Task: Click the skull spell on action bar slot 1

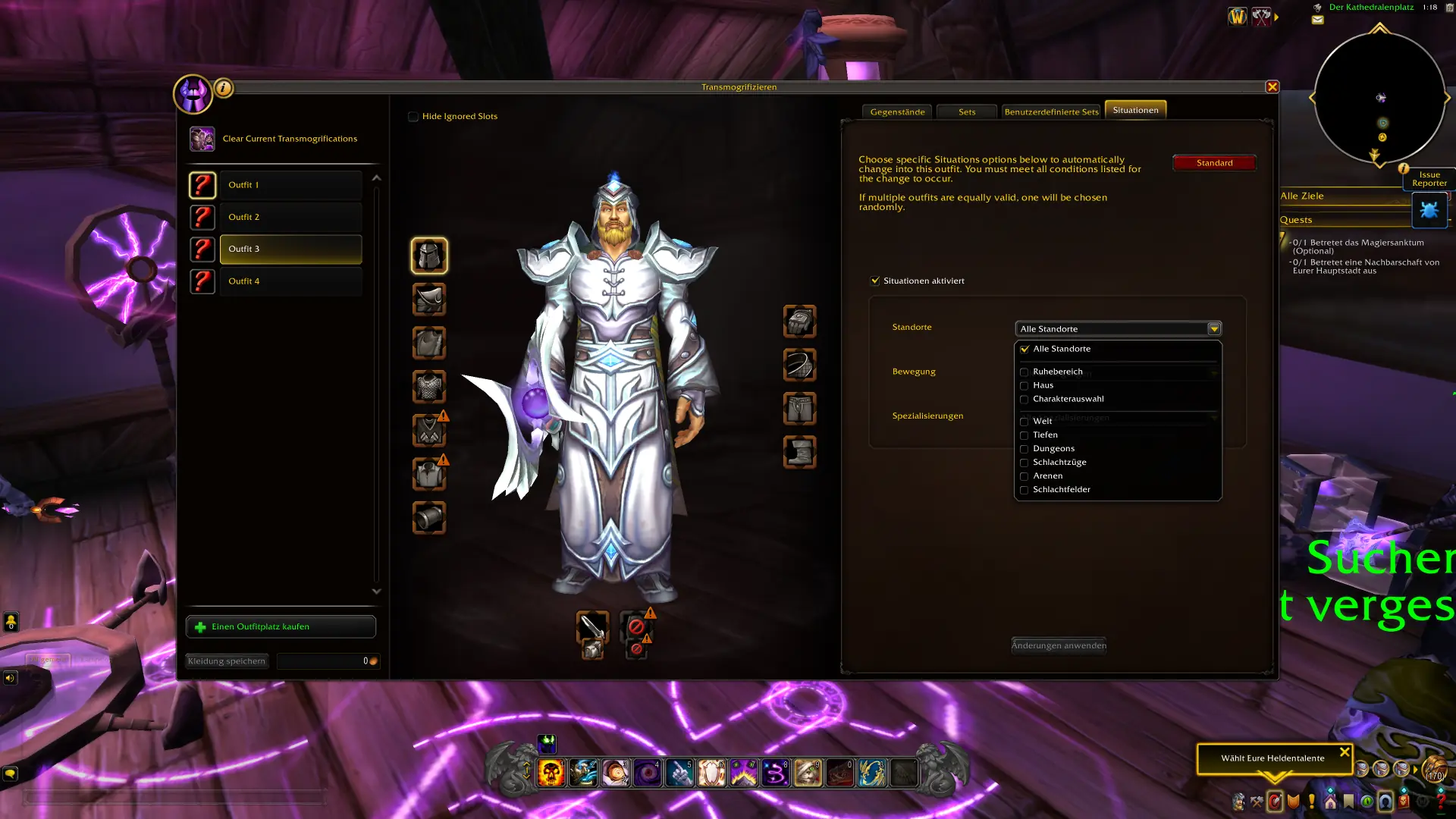Action: pyautogui.click(x=551, y=772)
